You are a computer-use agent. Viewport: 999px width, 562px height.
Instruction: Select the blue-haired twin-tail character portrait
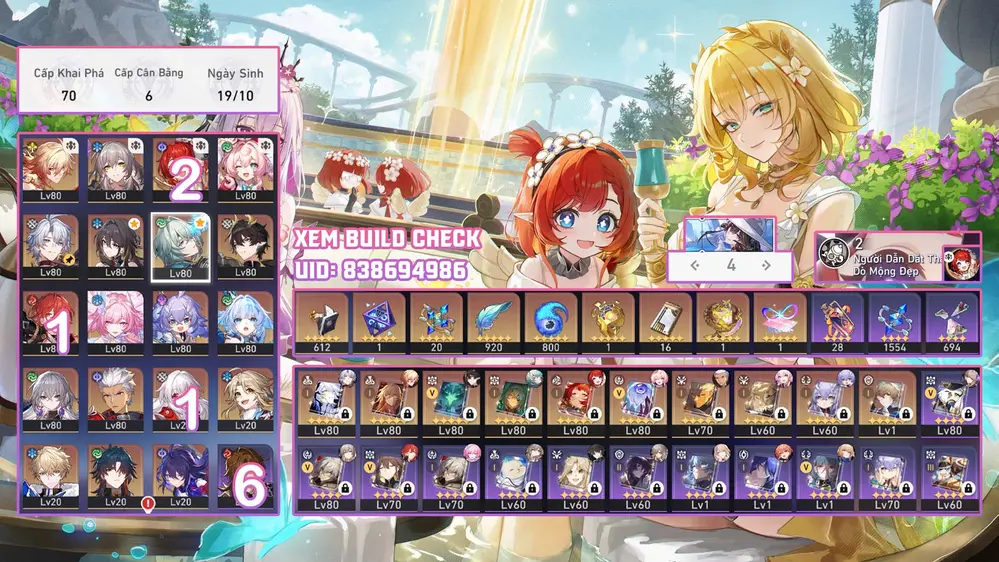coord(245,321)
